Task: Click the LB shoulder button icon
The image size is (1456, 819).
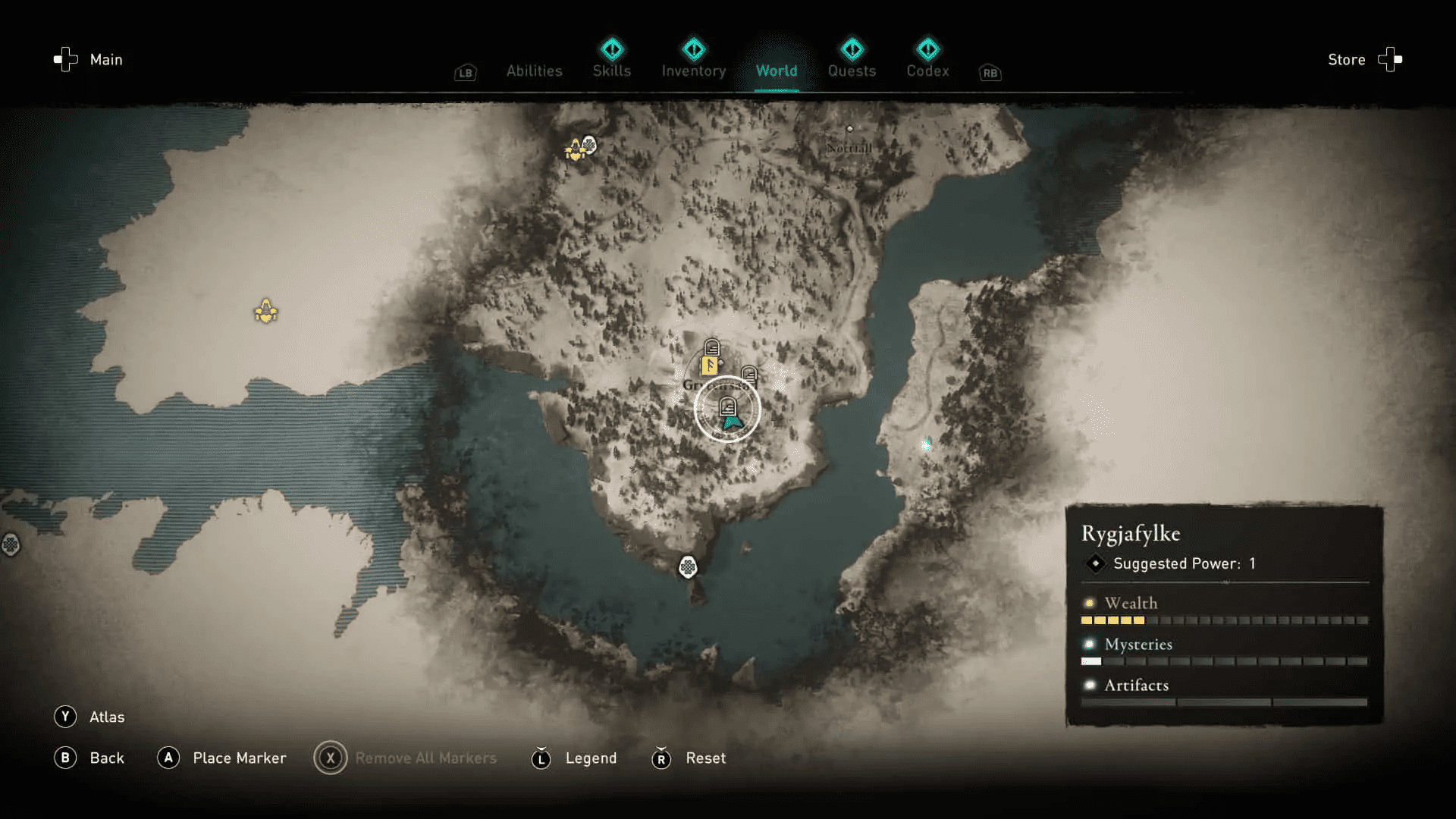Action: (465, 73)
